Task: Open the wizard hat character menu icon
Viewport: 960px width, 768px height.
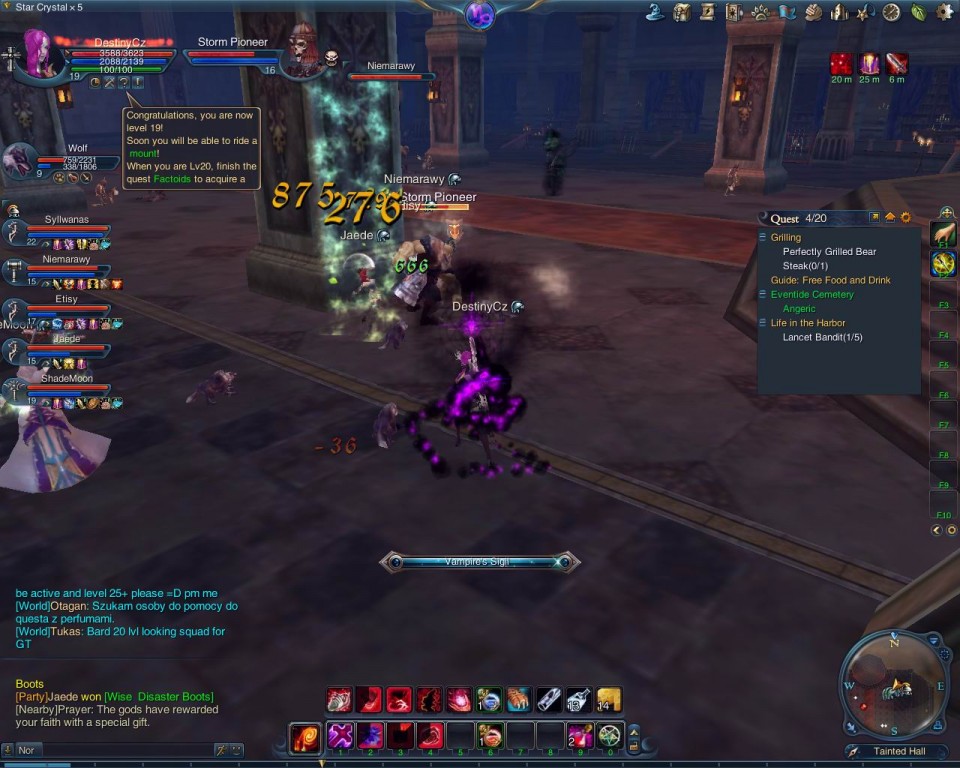Action: click(x=656, y=12)
